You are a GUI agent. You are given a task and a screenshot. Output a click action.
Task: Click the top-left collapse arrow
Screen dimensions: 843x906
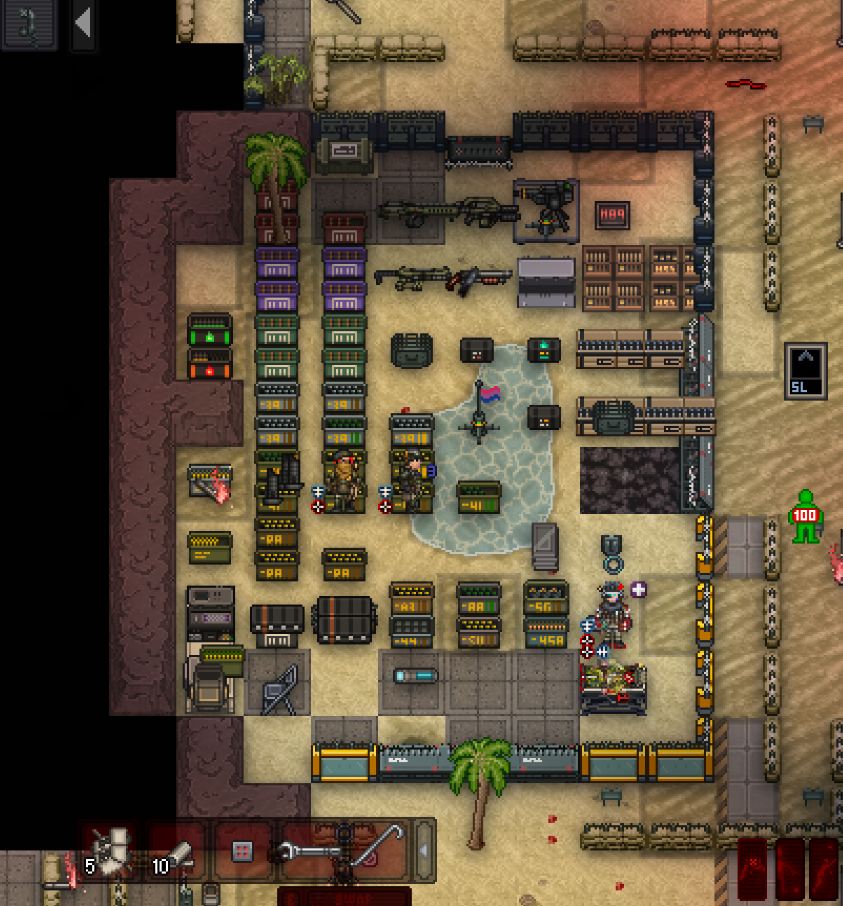tap(83, 24)
